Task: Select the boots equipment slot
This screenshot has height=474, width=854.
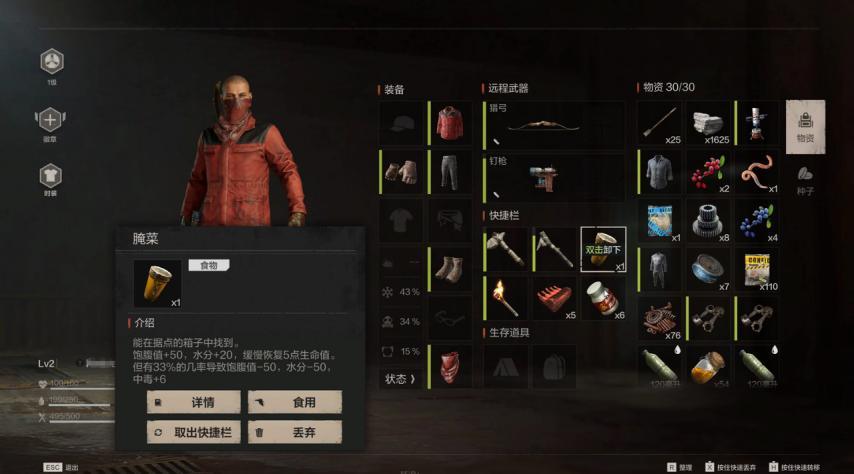Action: click(x=449, y=269)
